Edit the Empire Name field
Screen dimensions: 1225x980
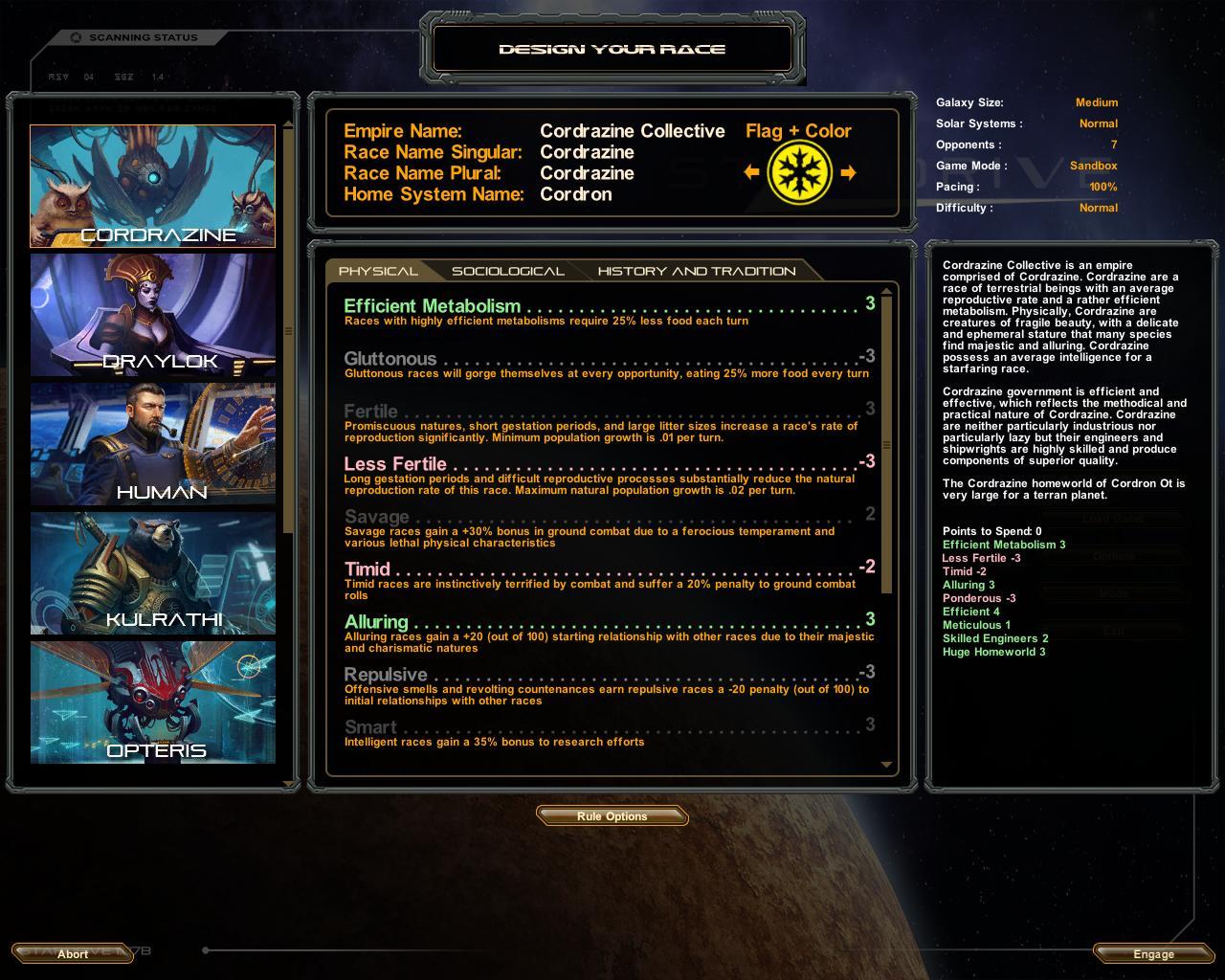point(632,131)
